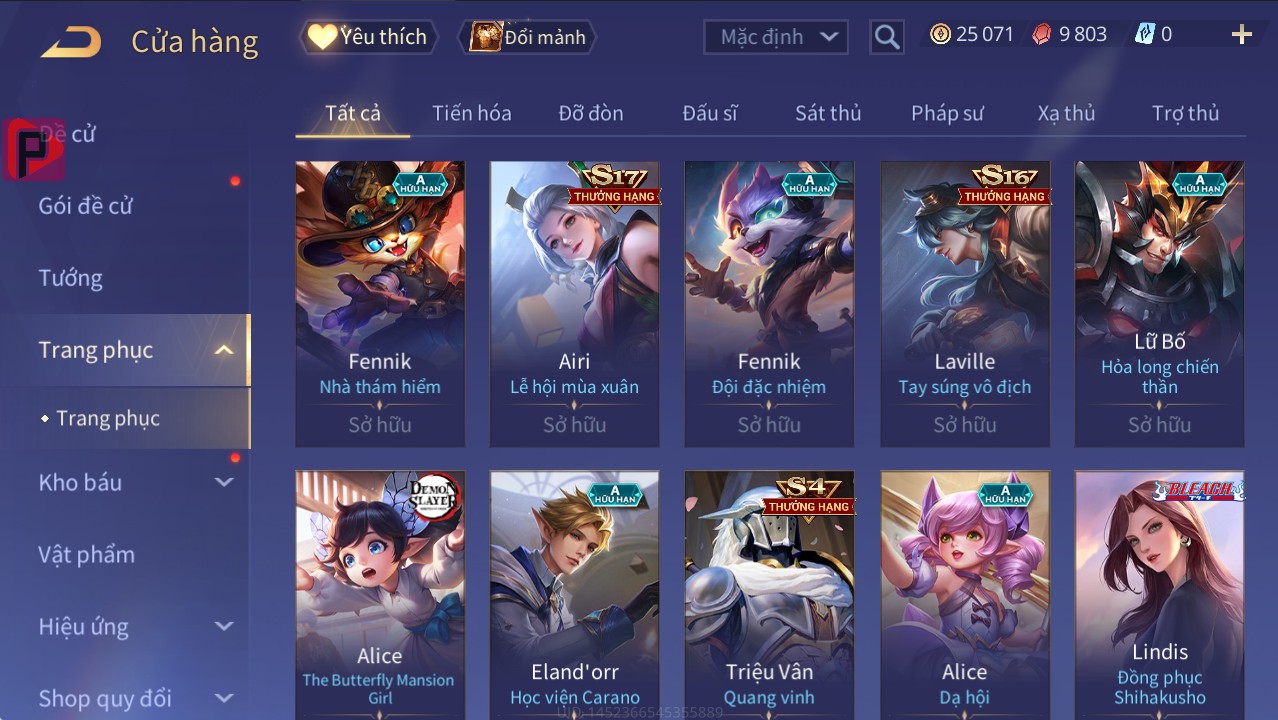Switch to the Đỡ đòn tab
Screen dimensions: 1278x720
pyautogui.click(x=590, y=113)
